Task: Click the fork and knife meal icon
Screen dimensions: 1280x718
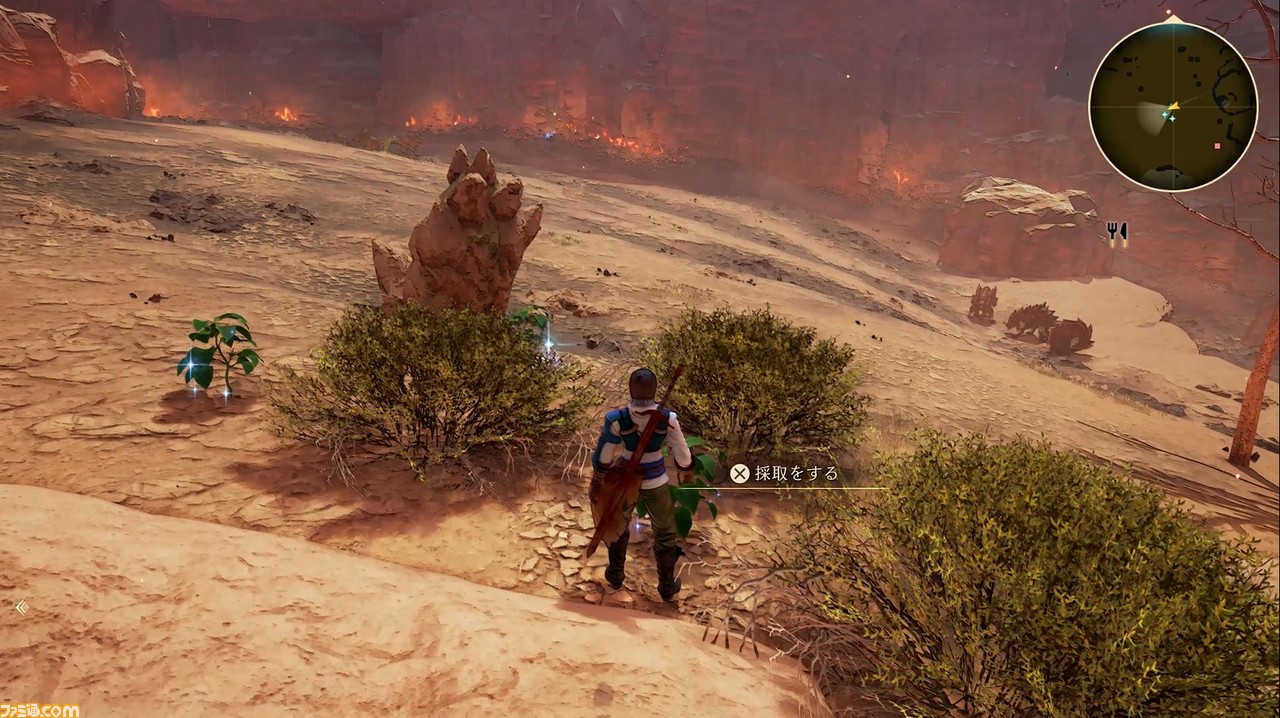Action: [1117, 234]
